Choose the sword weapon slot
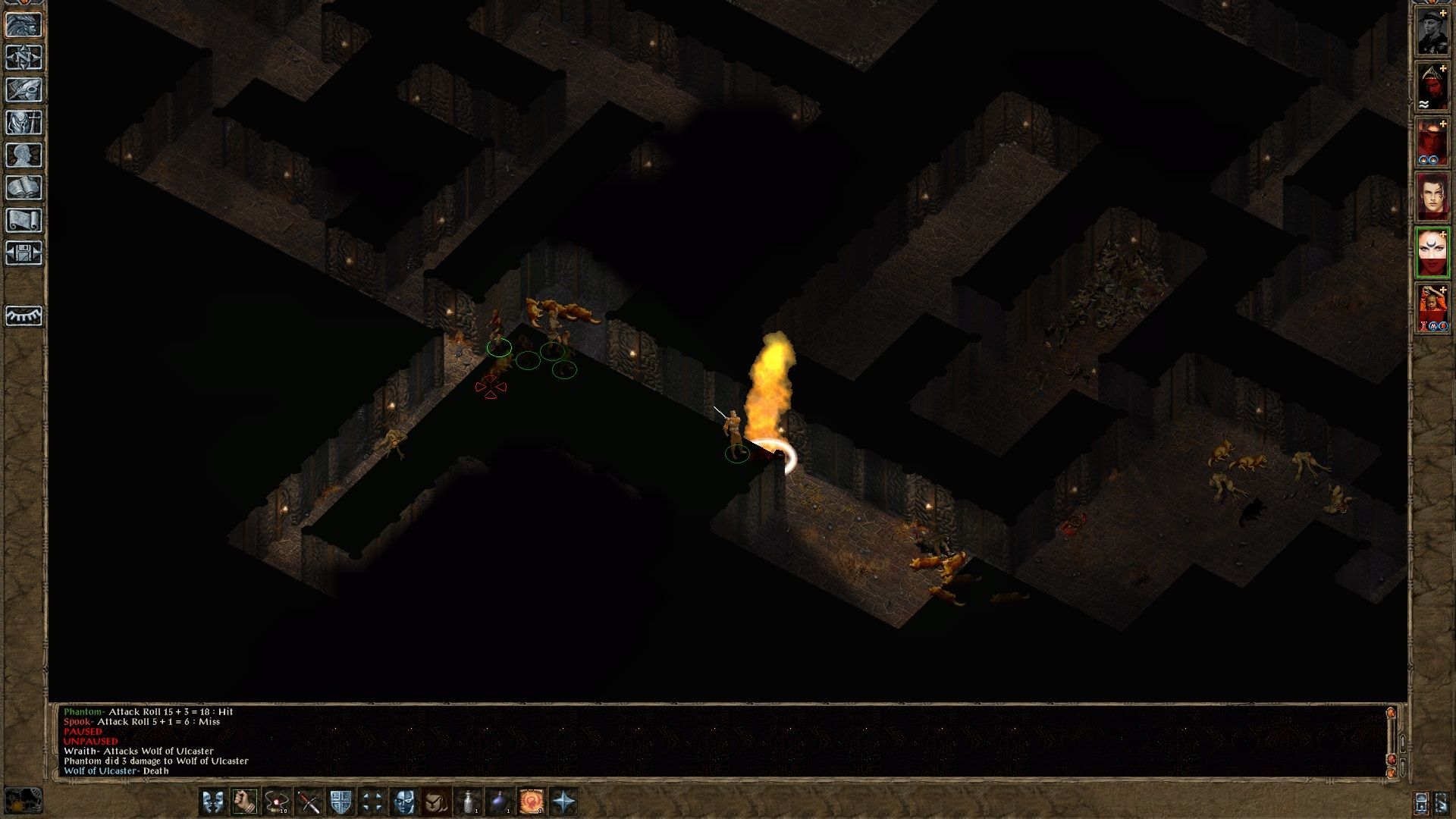1456x819 pixels. click(x=308, y=802)
